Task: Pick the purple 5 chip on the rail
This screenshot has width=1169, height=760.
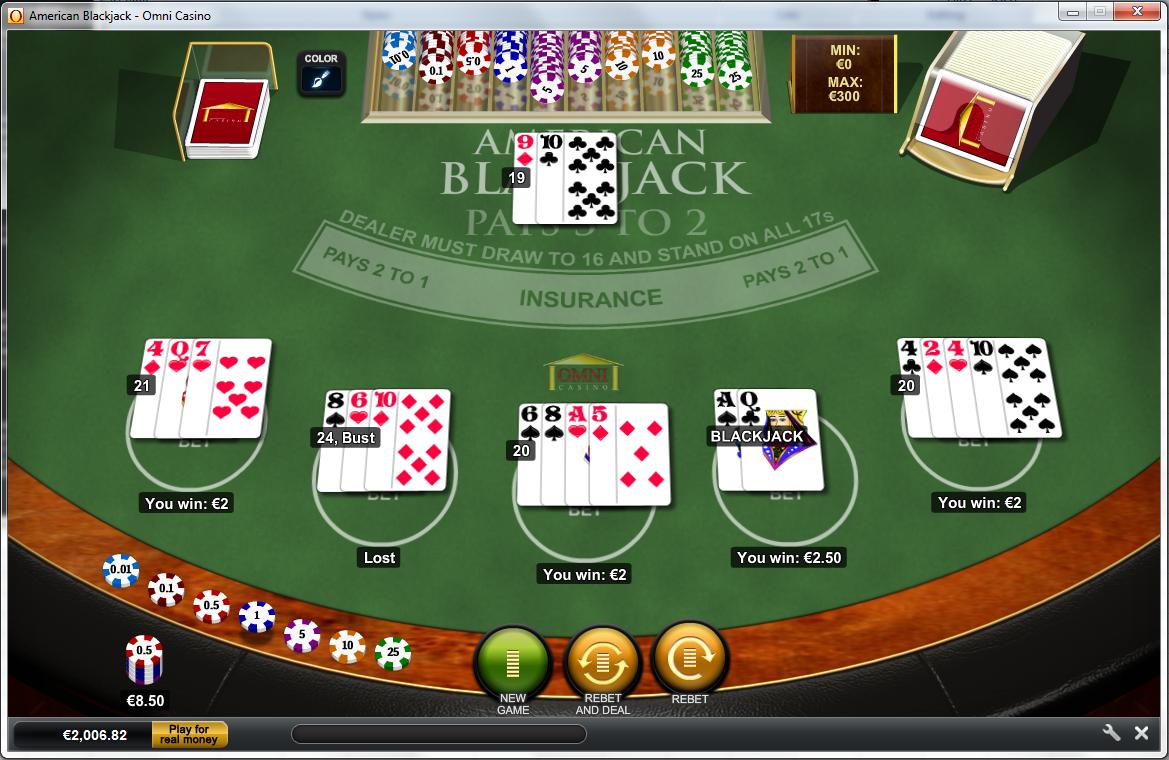Action: [x=302, y=635]
